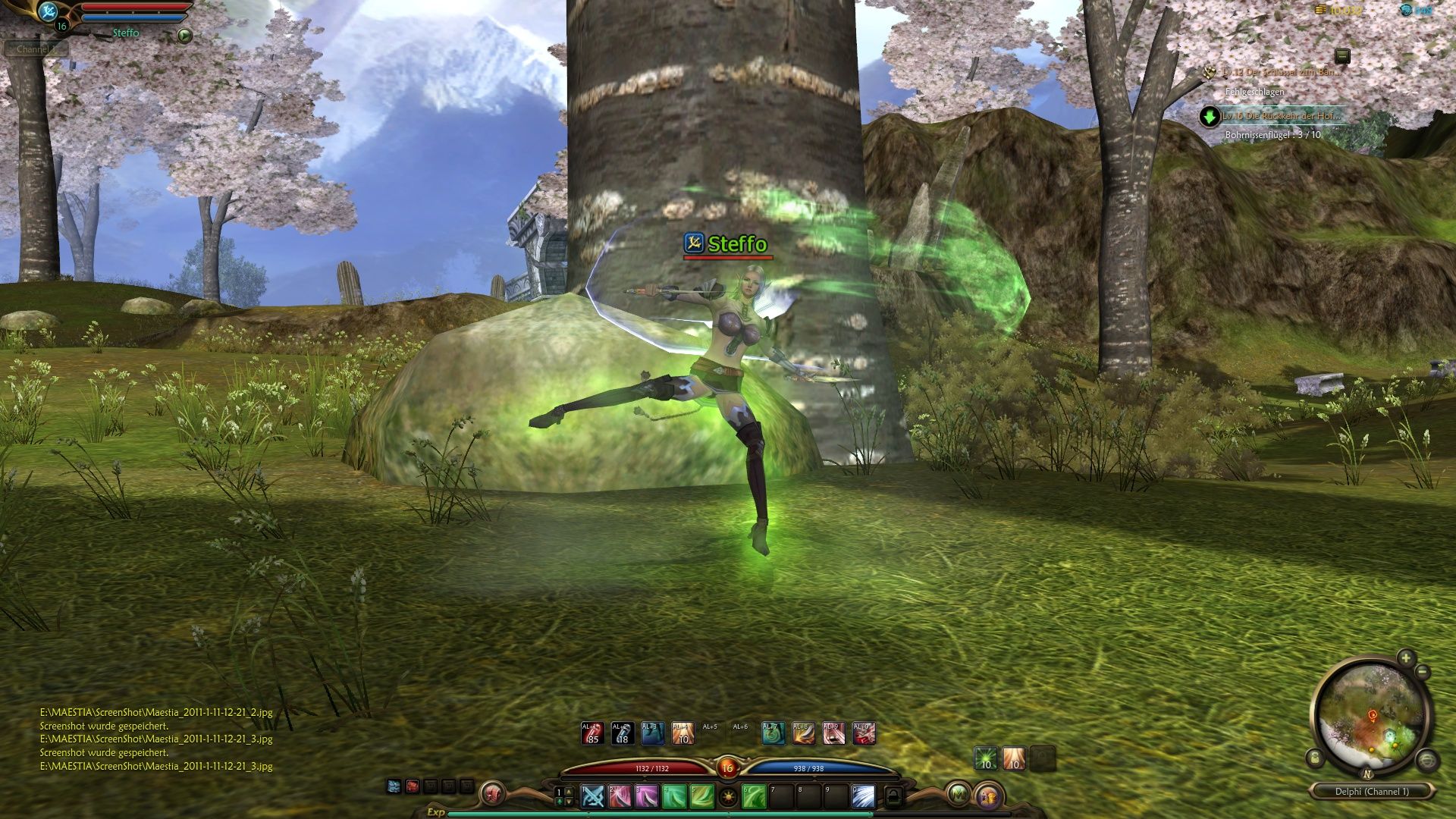
Task: Select the Lv.16 Die Rückkehr quest entry
Action: point(1282,116)
